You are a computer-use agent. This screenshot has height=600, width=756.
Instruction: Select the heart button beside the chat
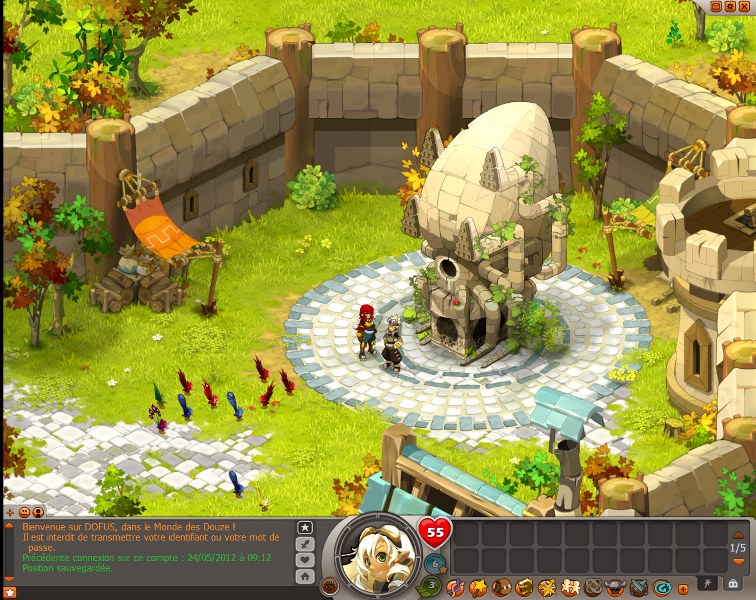305,559
